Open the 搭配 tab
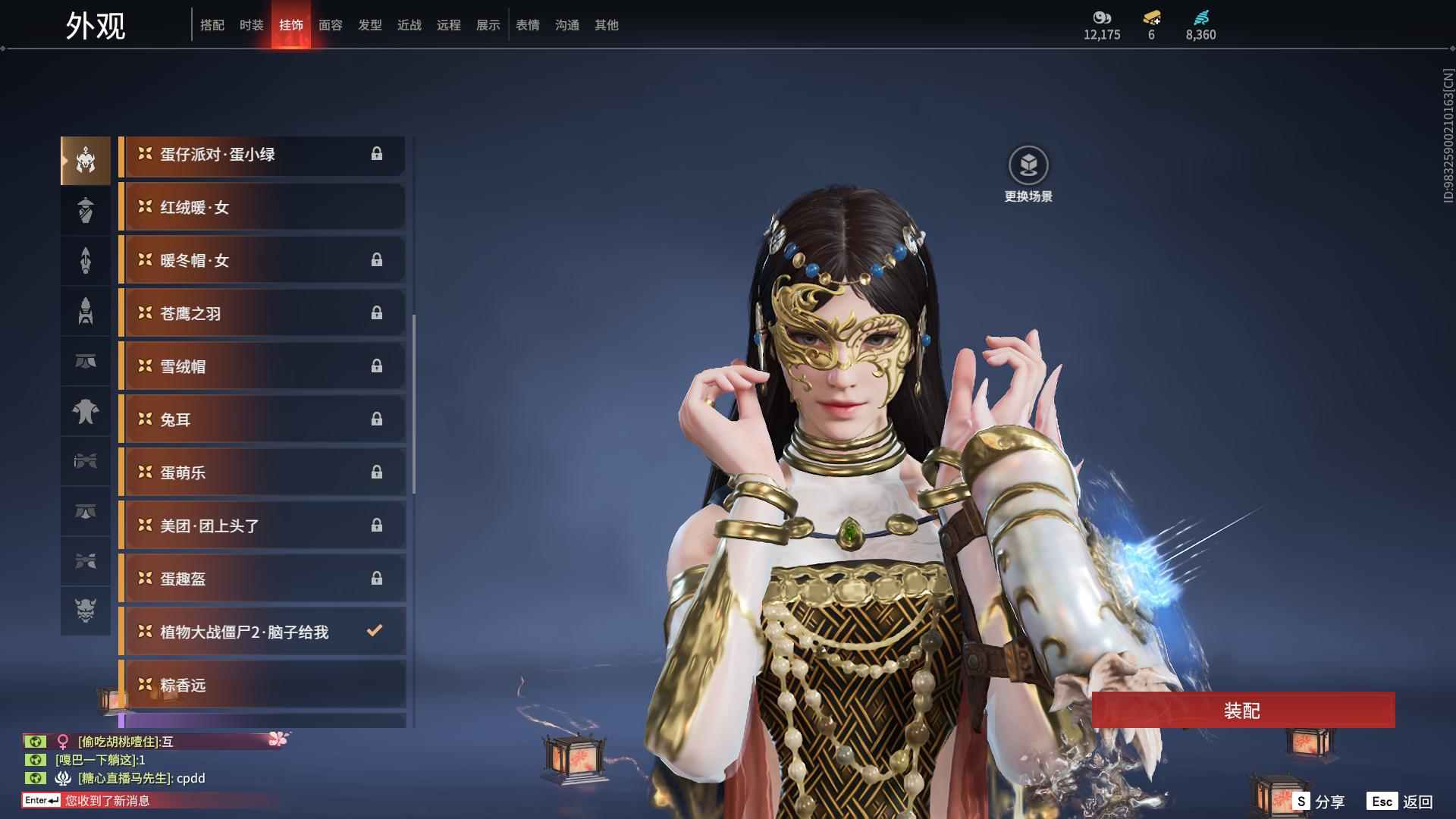1456x819 pixels. click(x=212, y=25)
